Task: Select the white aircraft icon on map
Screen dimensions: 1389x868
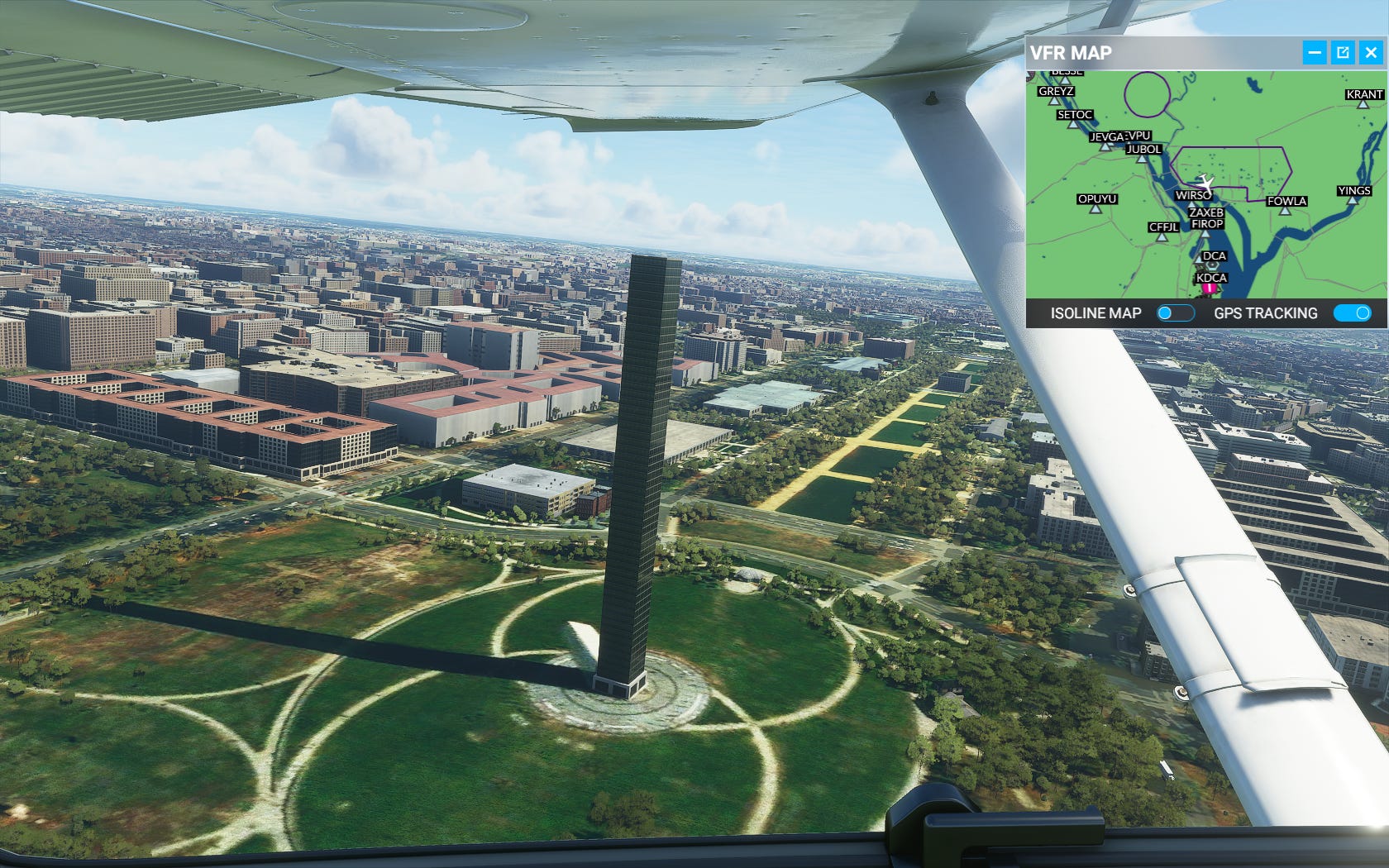Action: (1206, 181)
